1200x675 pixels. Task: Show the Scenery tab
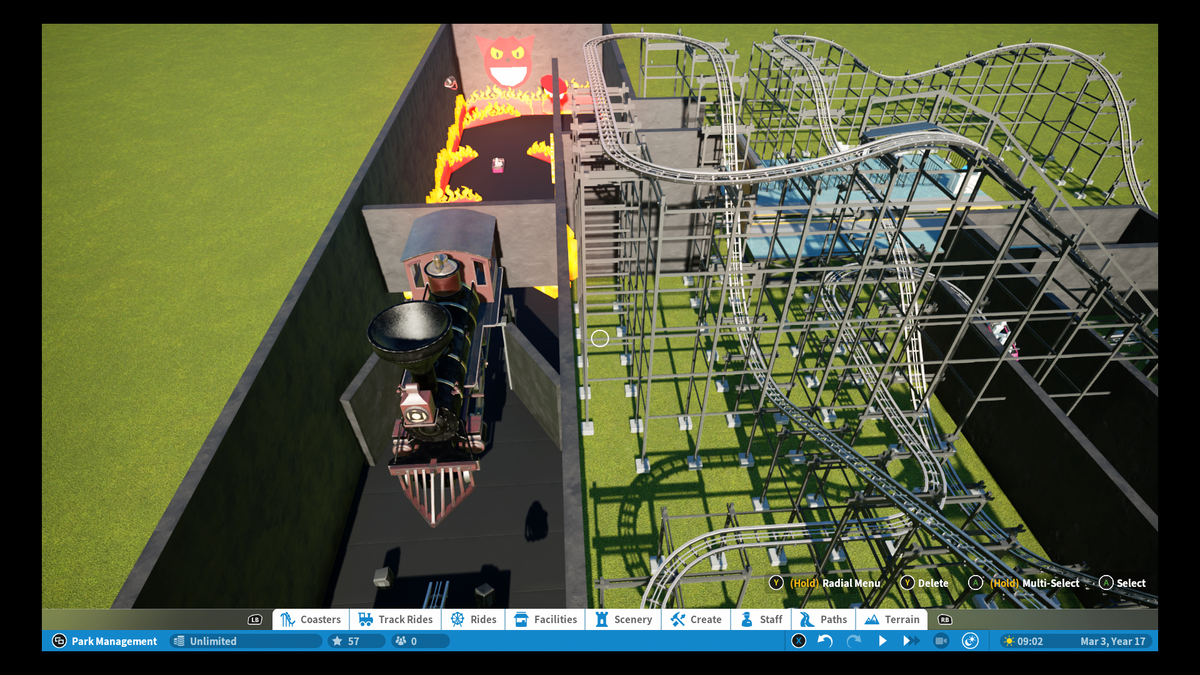[x=623, y=620]
